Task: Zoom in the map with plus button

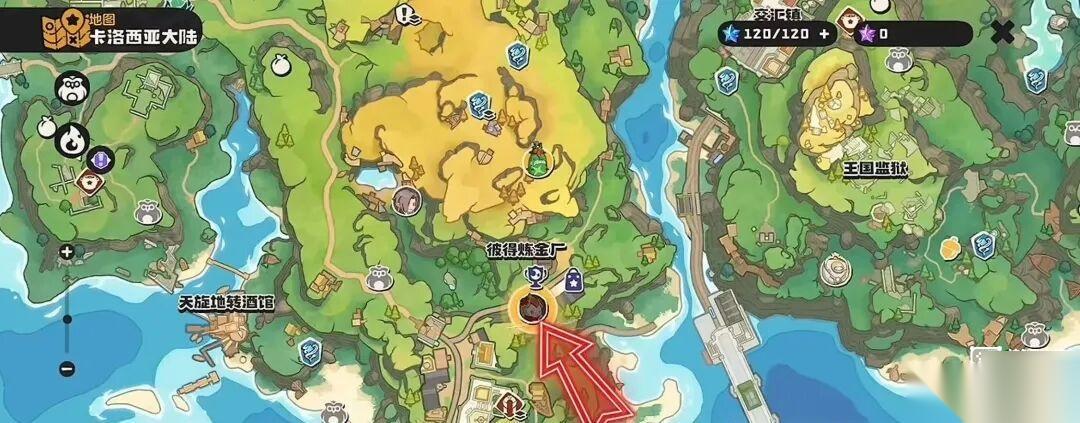Action: (66, 252)
